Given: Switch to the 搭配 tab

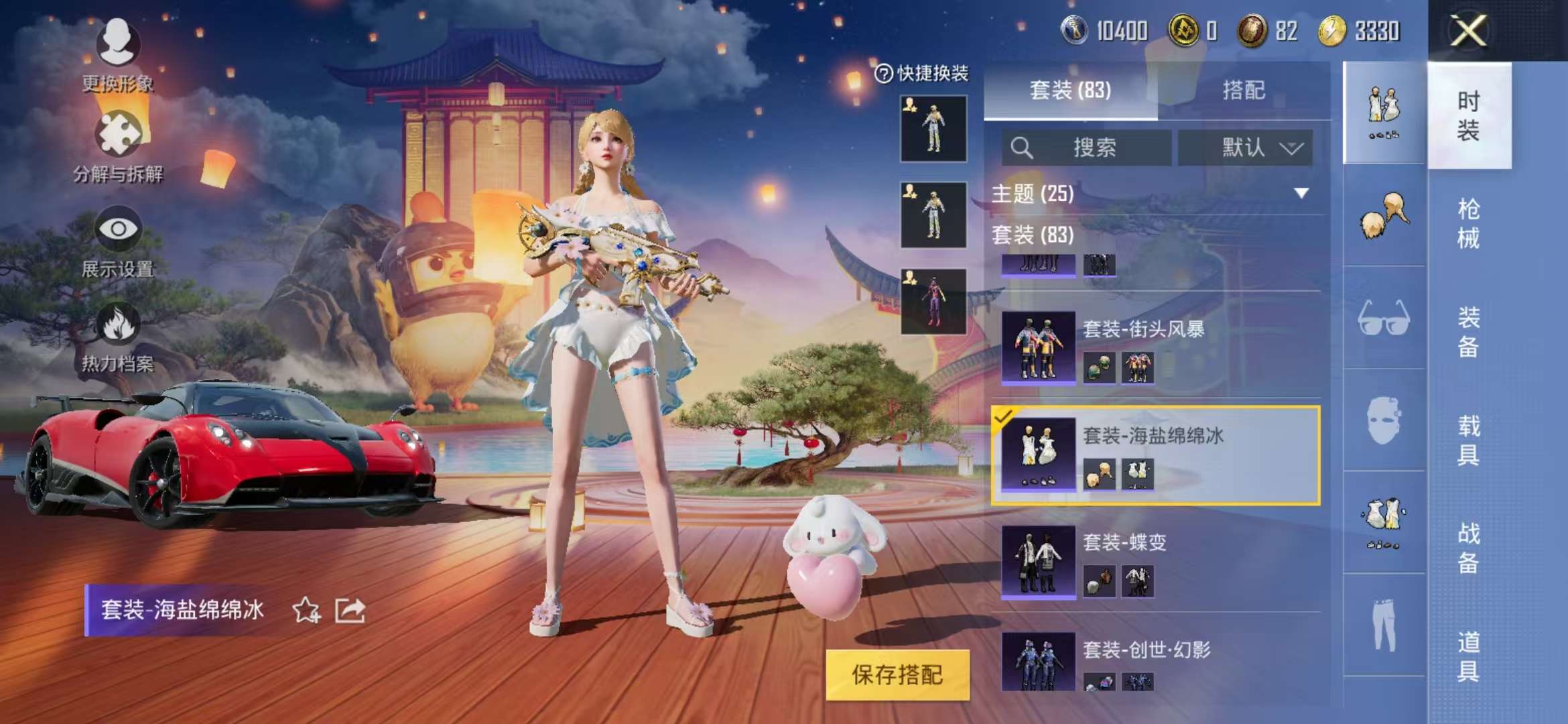Looking at the screenshot, I should [1244, 92].
